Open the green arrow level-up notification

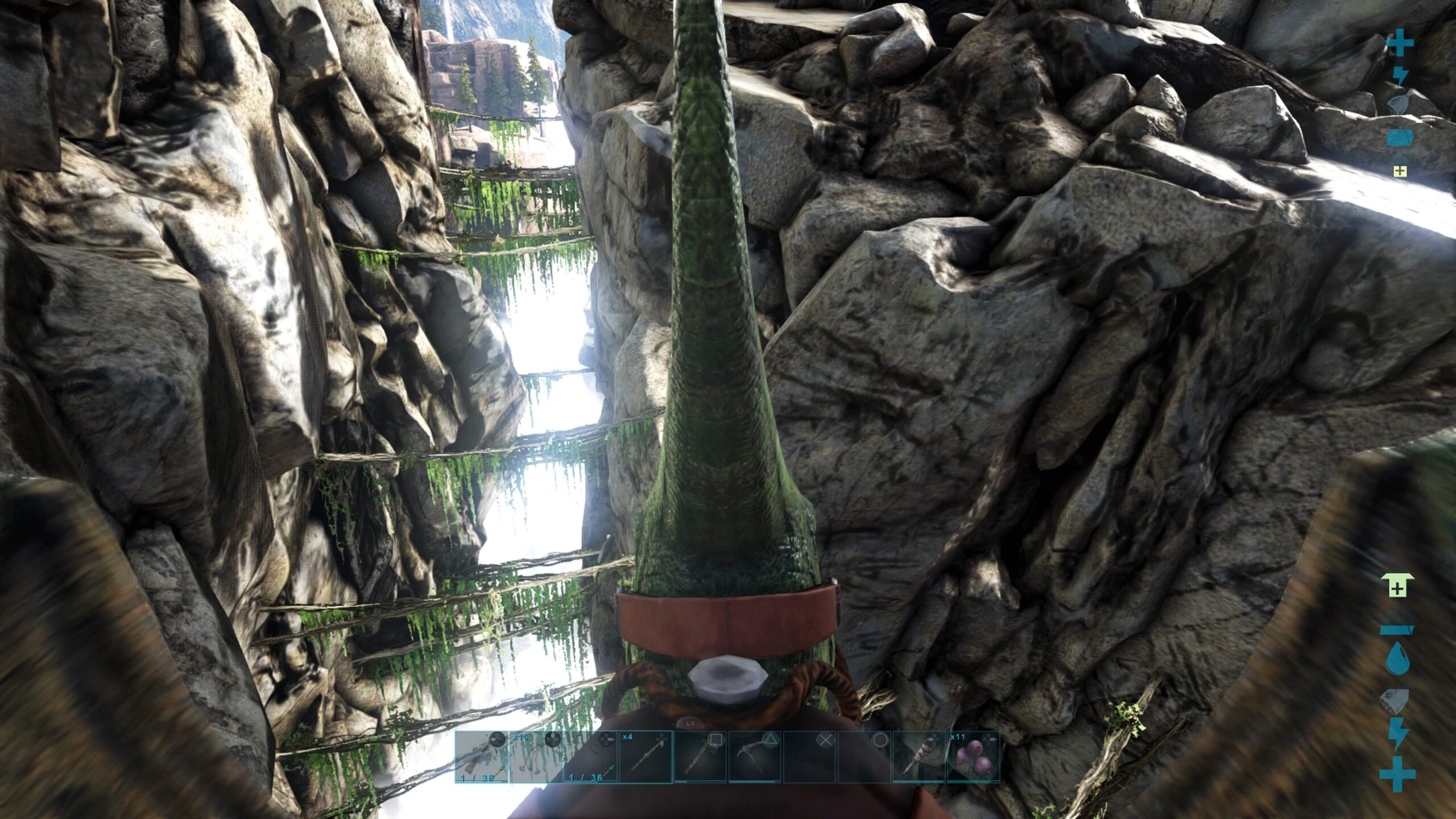pyautogui.click(x=1397, y=586)
